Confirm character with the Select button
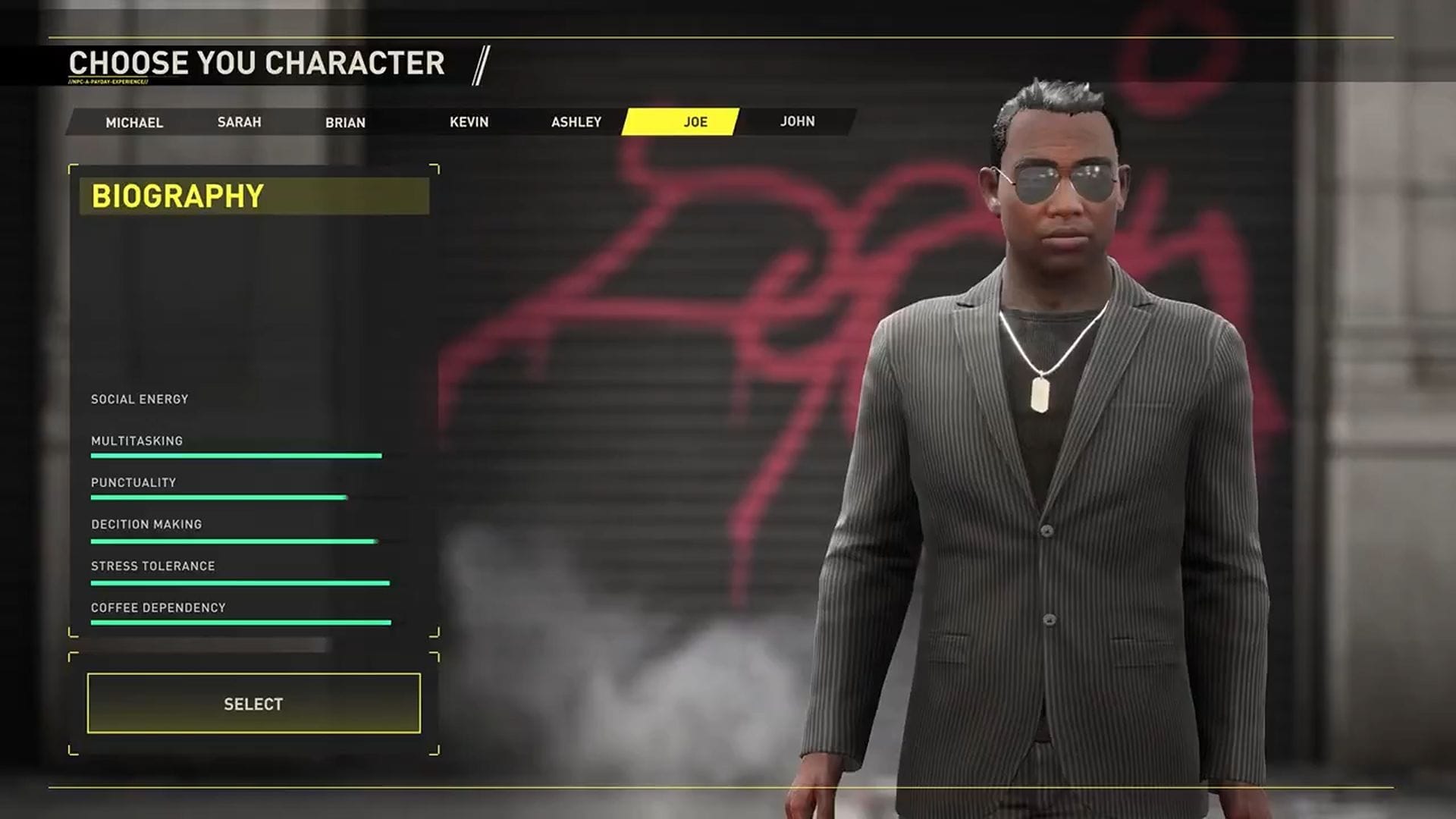The width and height of the screenshot is (1456, 819). click(x=253, y=704)
